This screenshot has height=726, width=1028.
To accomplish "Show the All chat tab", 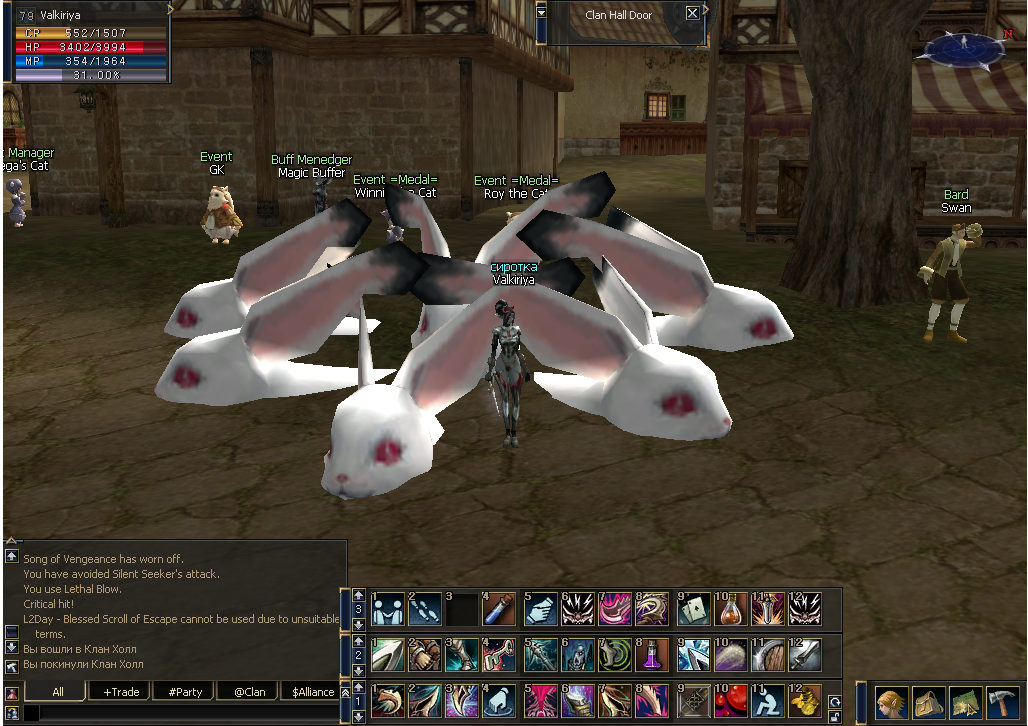I will (x=57, y=691).
